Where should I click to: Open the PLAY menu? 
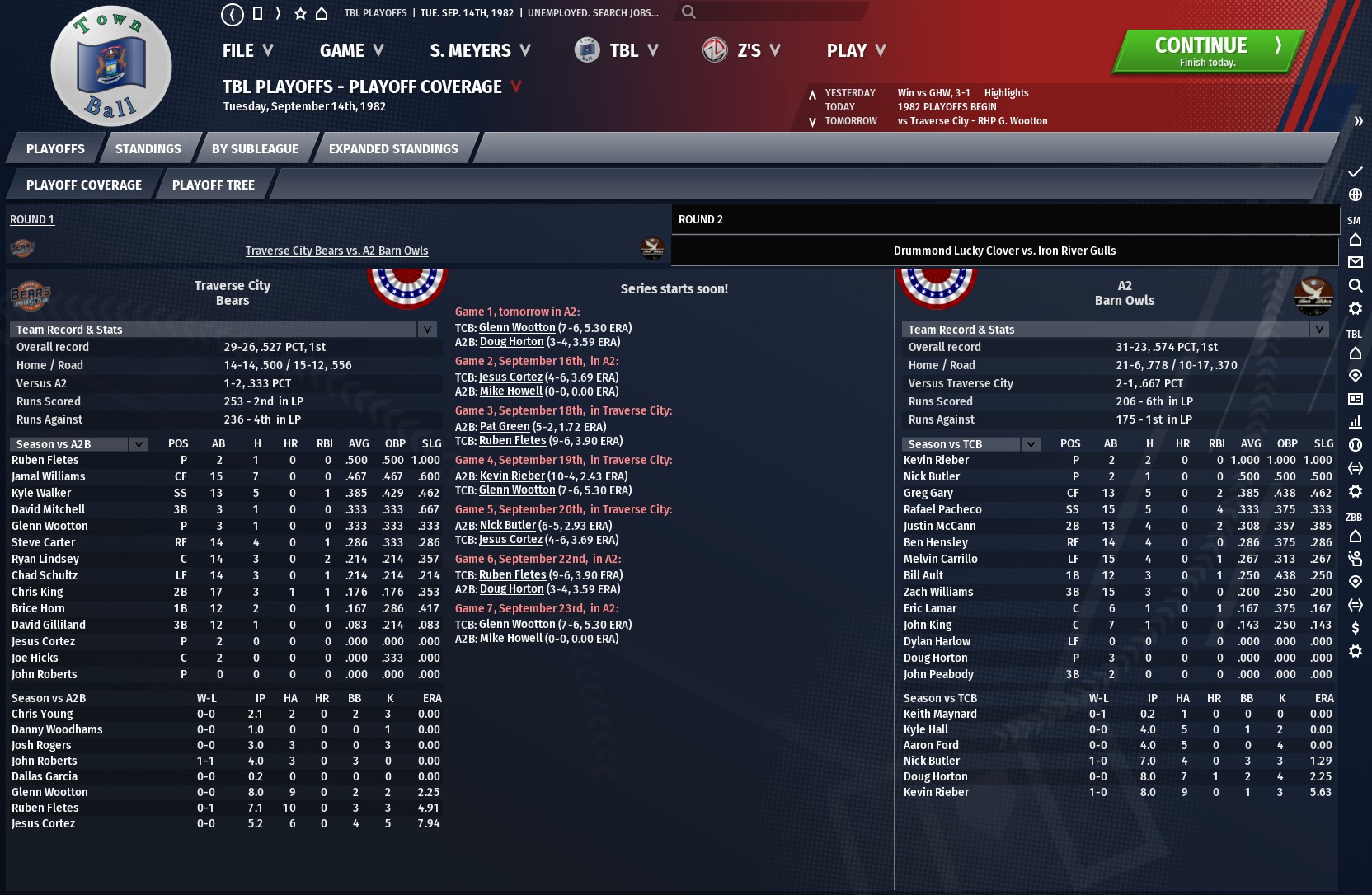click(x=856, y=51)
